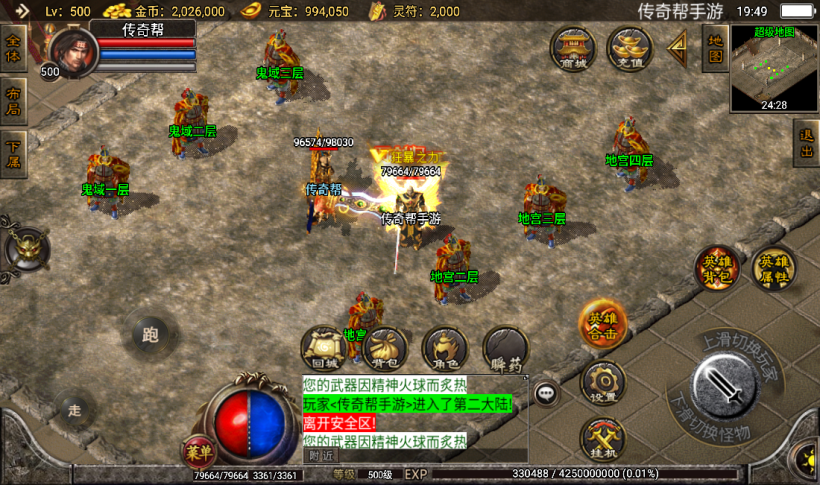Open the 商城 shop
The height and width of the screenshot is (485, 820).
(574, 48)
